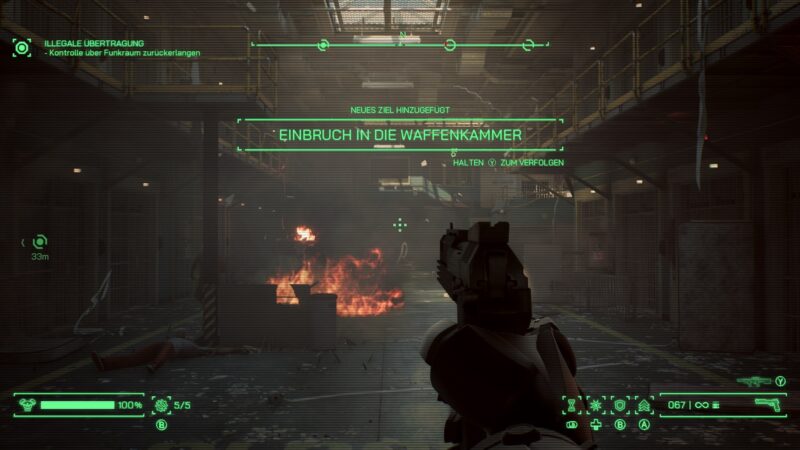This screenshot has width=800, height=450.
Task: Click the compass bar at the top
Action: pos(400,44)
